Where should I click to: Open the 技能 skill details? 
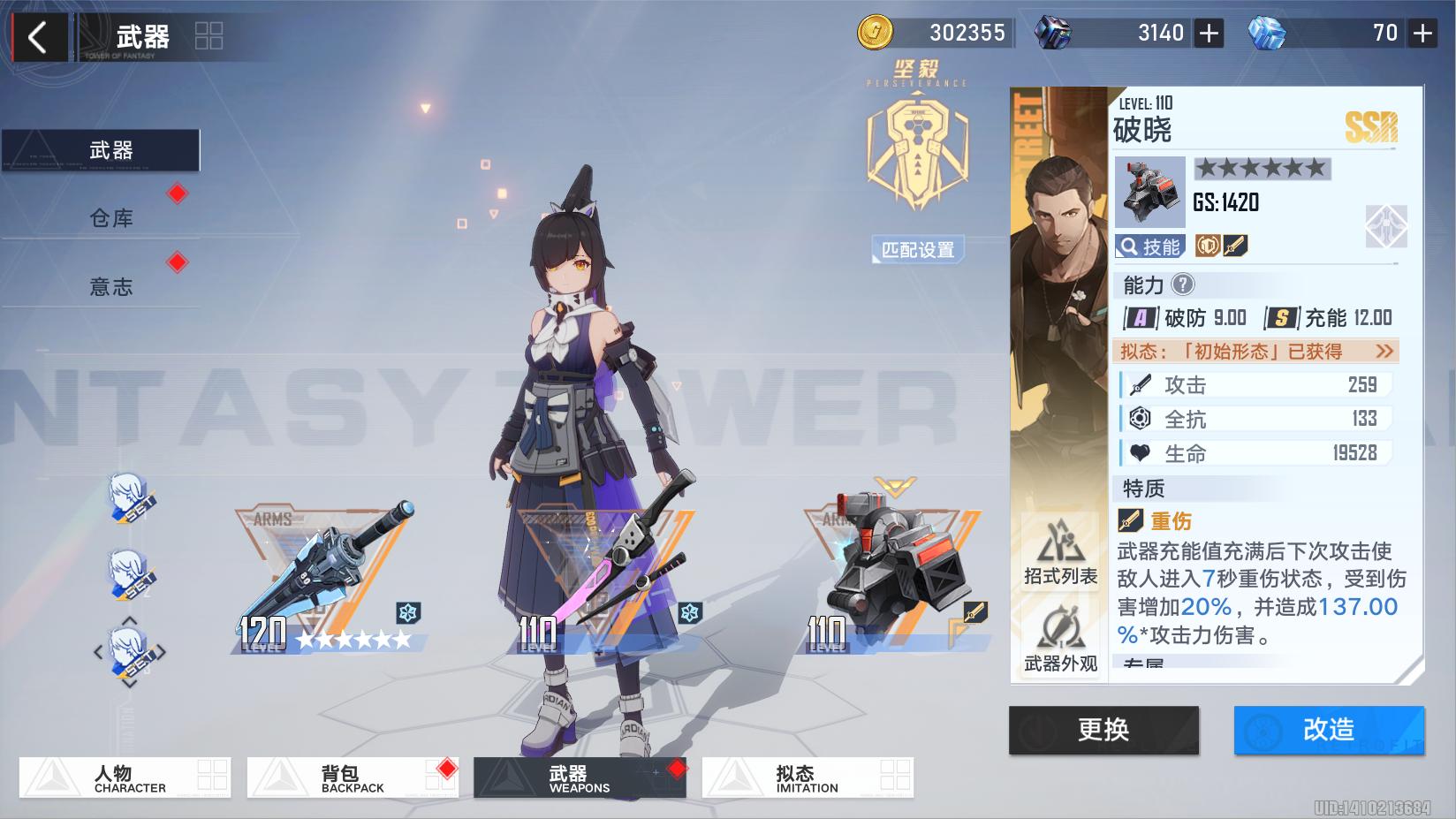(x=1149, y=246)
